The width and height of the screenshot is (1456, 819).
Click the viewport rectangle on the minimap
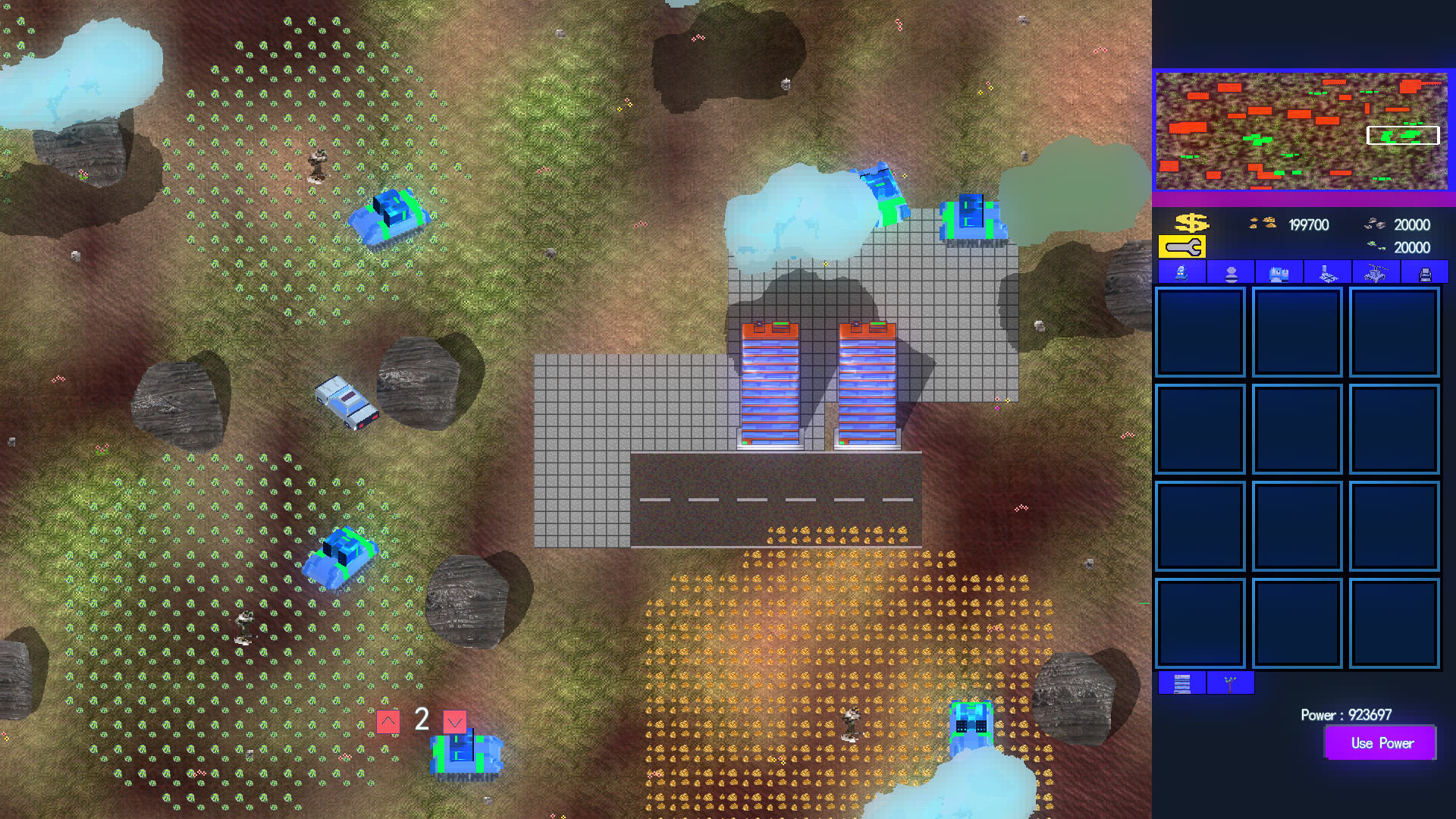click(x=1403, y=136)
